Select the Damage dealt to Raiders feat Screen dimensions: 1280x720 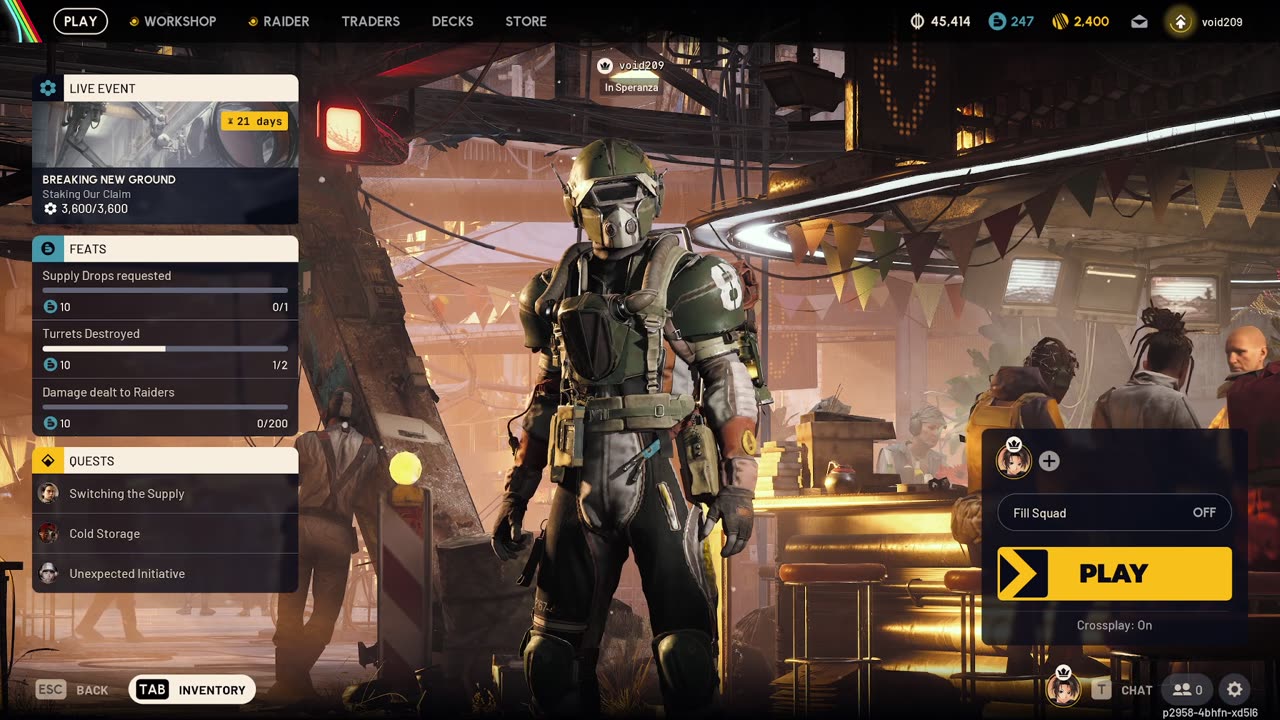click(x=165, y=407)
